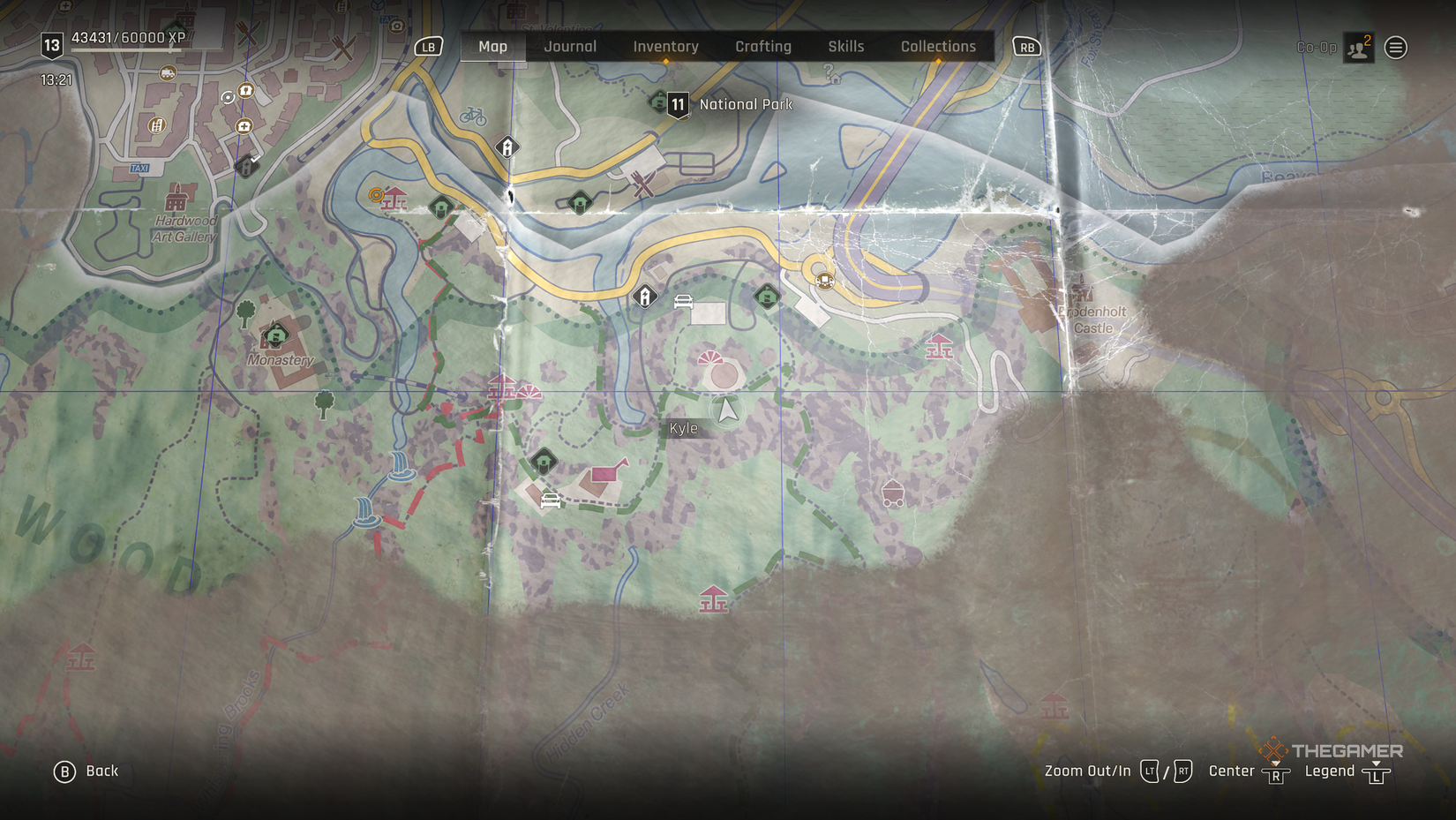
Task: Select the parked car icon in the park
Action: pos(683,299)
